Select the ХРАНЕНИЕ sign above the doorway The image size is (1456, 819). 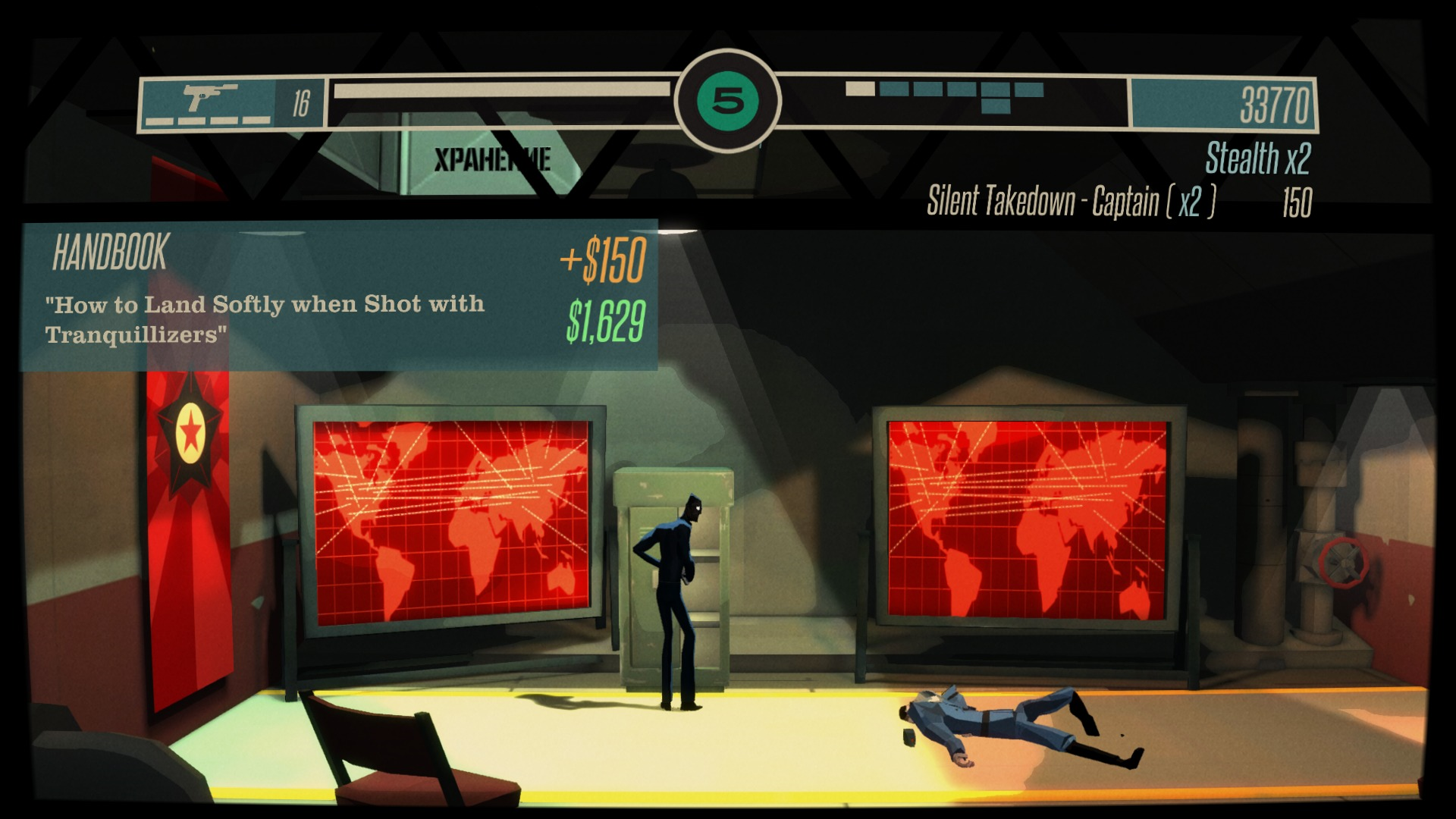[494, 159]
